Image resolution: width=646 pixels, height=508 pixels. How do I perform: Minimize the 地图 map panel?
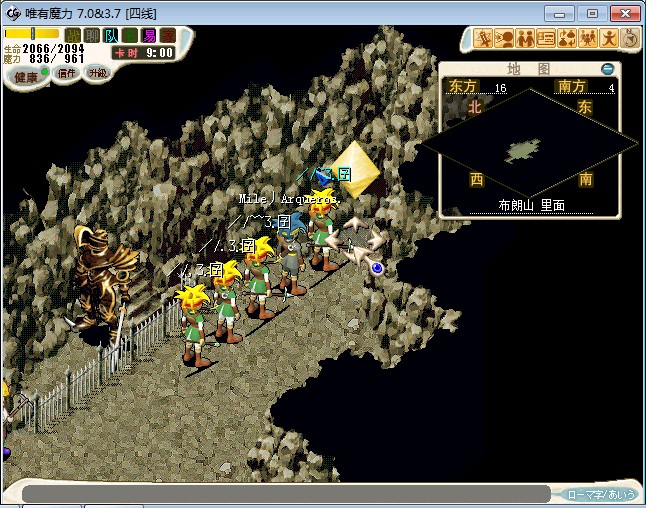pyautogui.click(x=608, y=69)
